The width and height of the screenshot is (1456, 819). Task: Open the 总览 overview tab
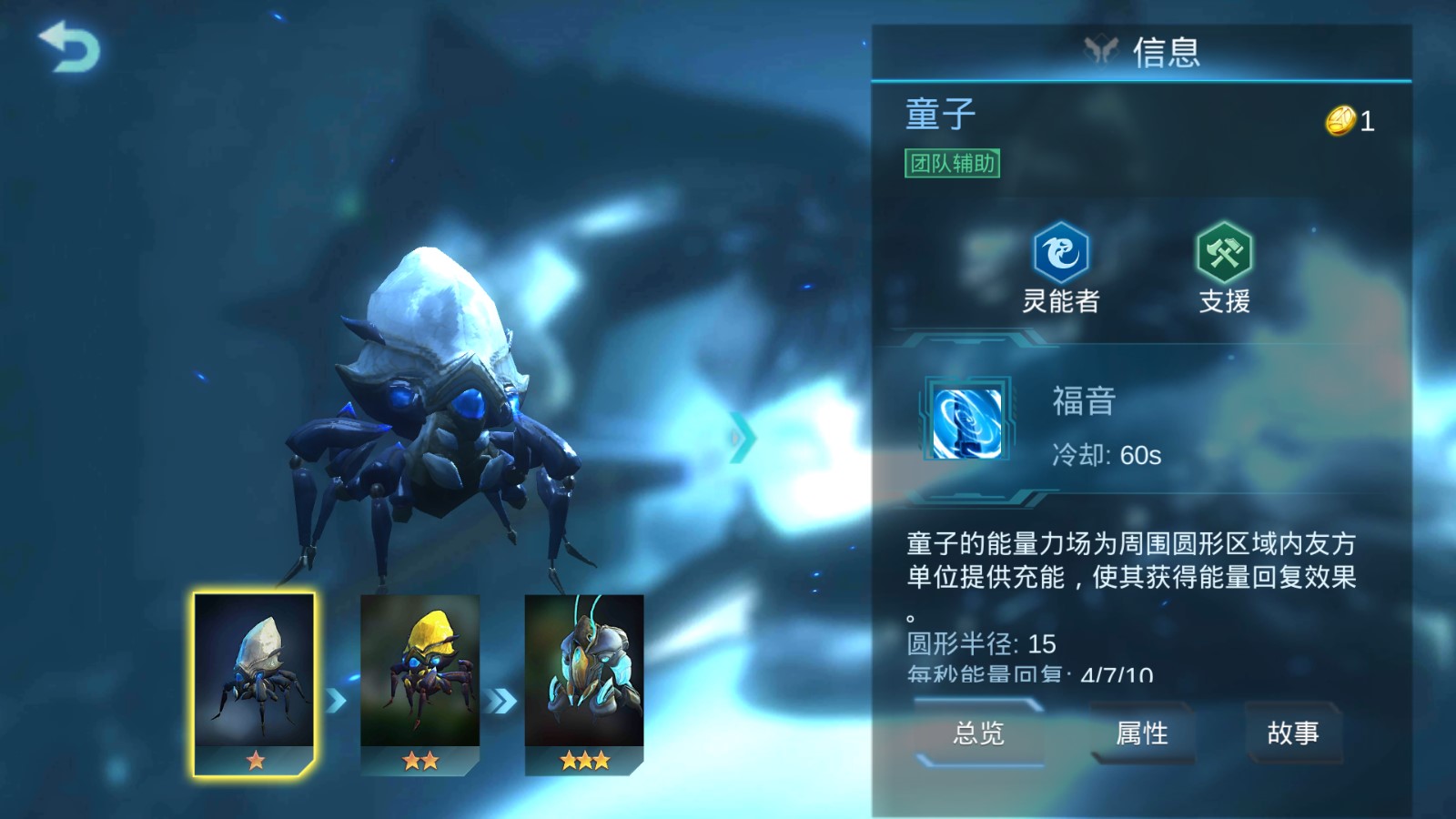[x=978, y=733]
